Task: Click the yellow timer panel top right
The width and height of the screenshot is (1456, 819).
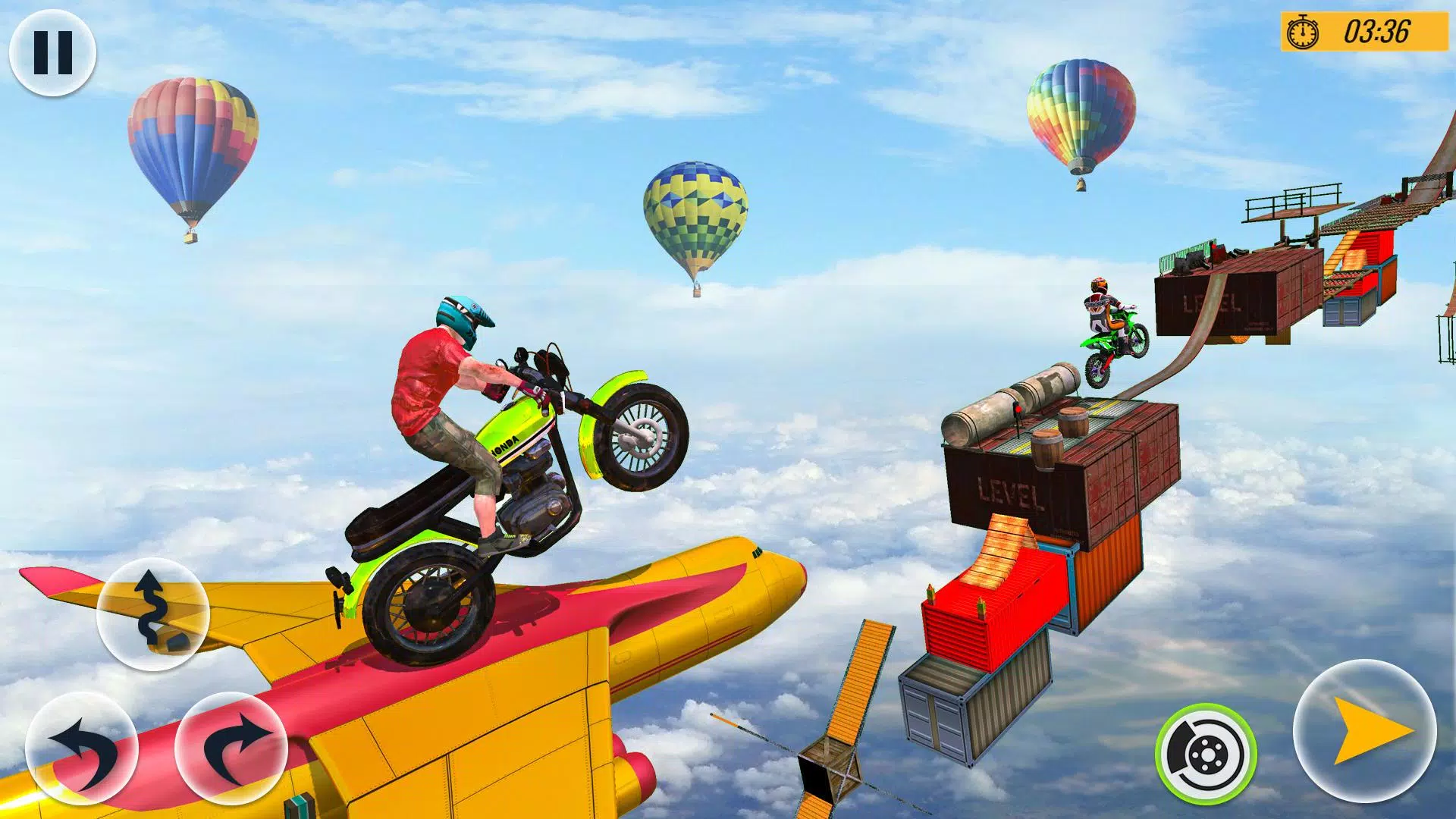Action: 1365,32
